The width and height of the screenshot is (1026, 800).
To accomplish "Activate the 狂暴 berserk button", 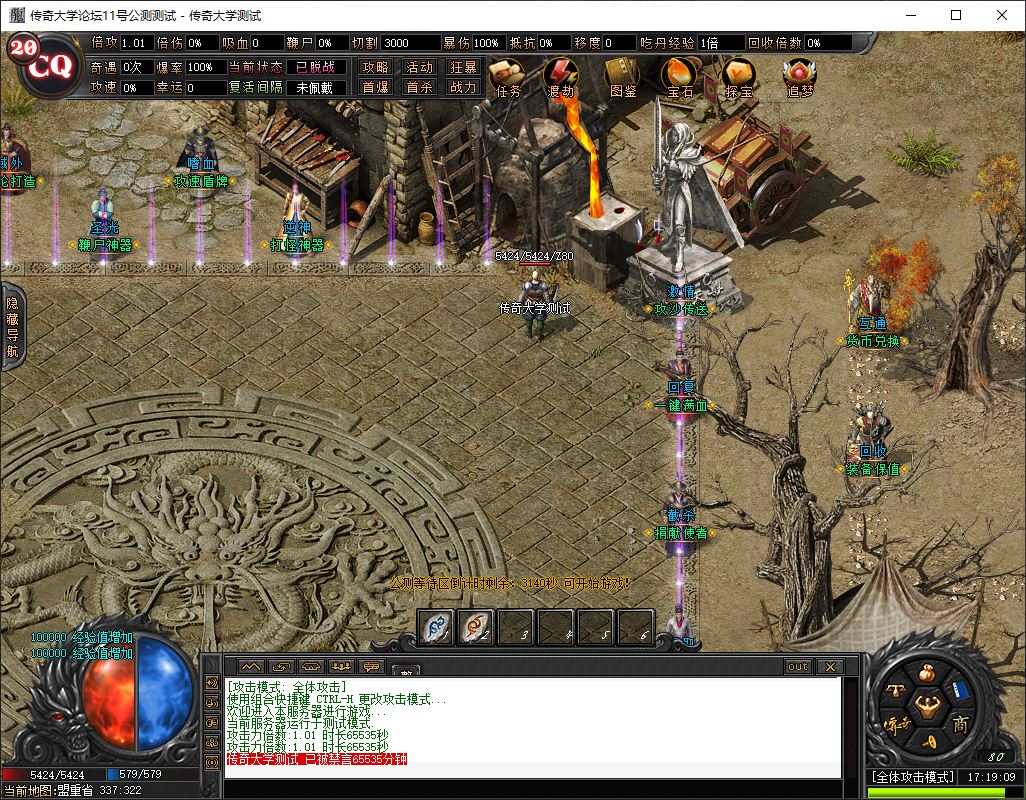I will click(x=463, y=67).
